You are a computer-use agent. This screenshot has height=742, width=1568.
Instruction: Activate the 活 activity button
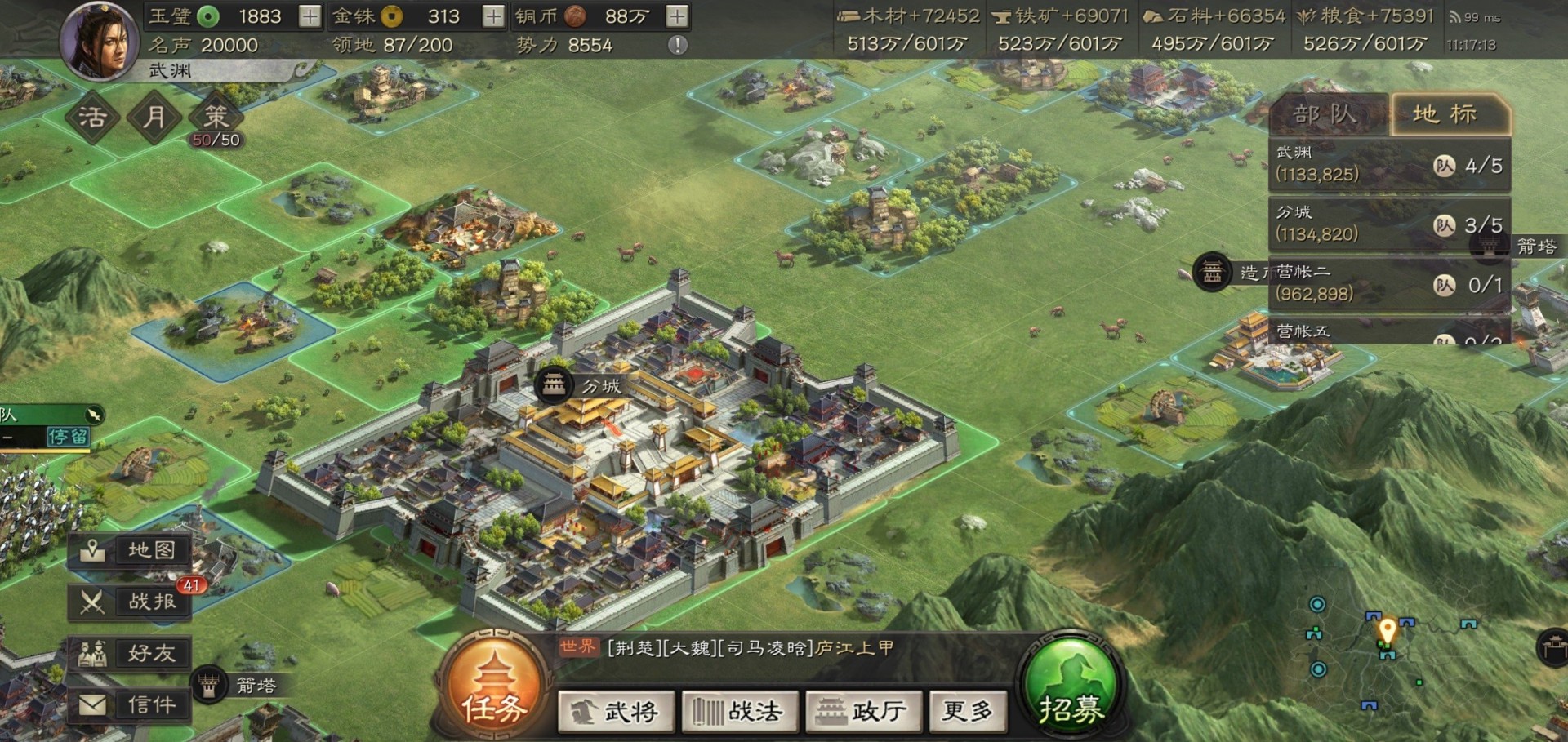[x=92, y=117]
